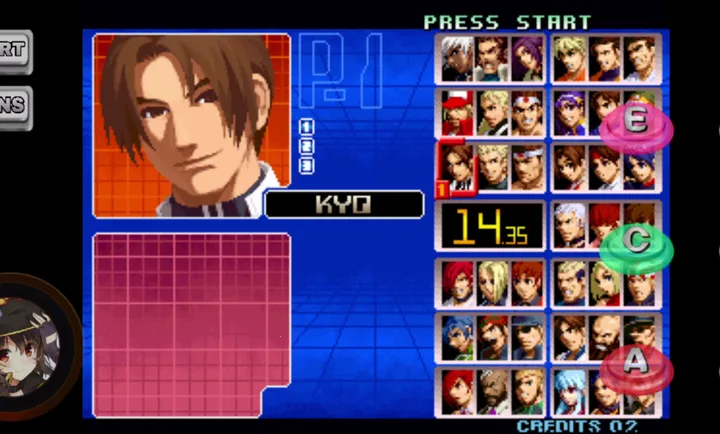Select Terry in the red cap
The image size is (720, 434).
coord(458,114)
